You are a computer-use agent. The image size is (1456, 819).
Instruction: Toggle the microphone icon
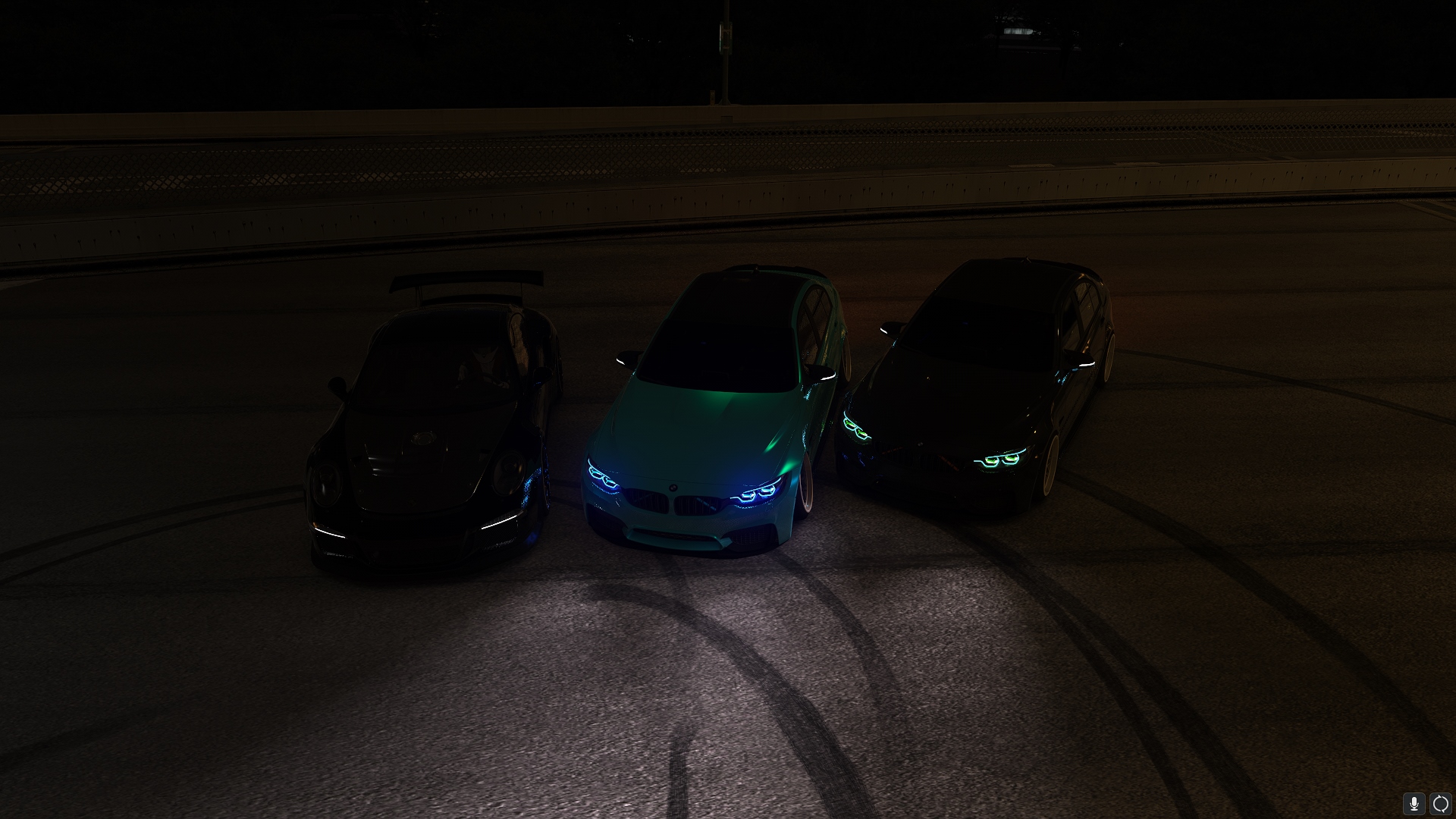1414,803
